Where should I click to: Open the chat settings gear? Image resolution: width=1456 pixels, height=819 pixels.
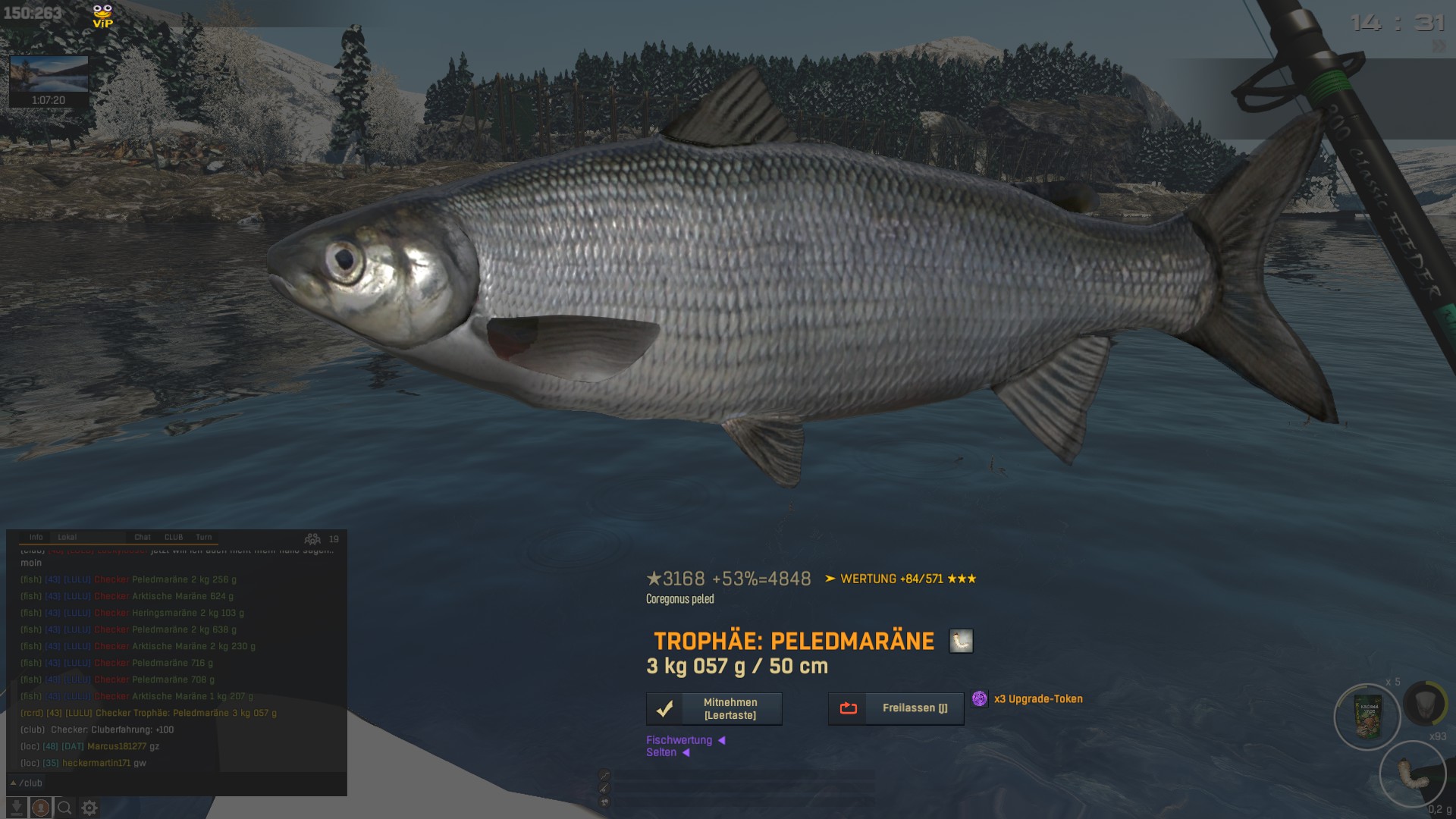pyautogui.click(x=89, y=808)
